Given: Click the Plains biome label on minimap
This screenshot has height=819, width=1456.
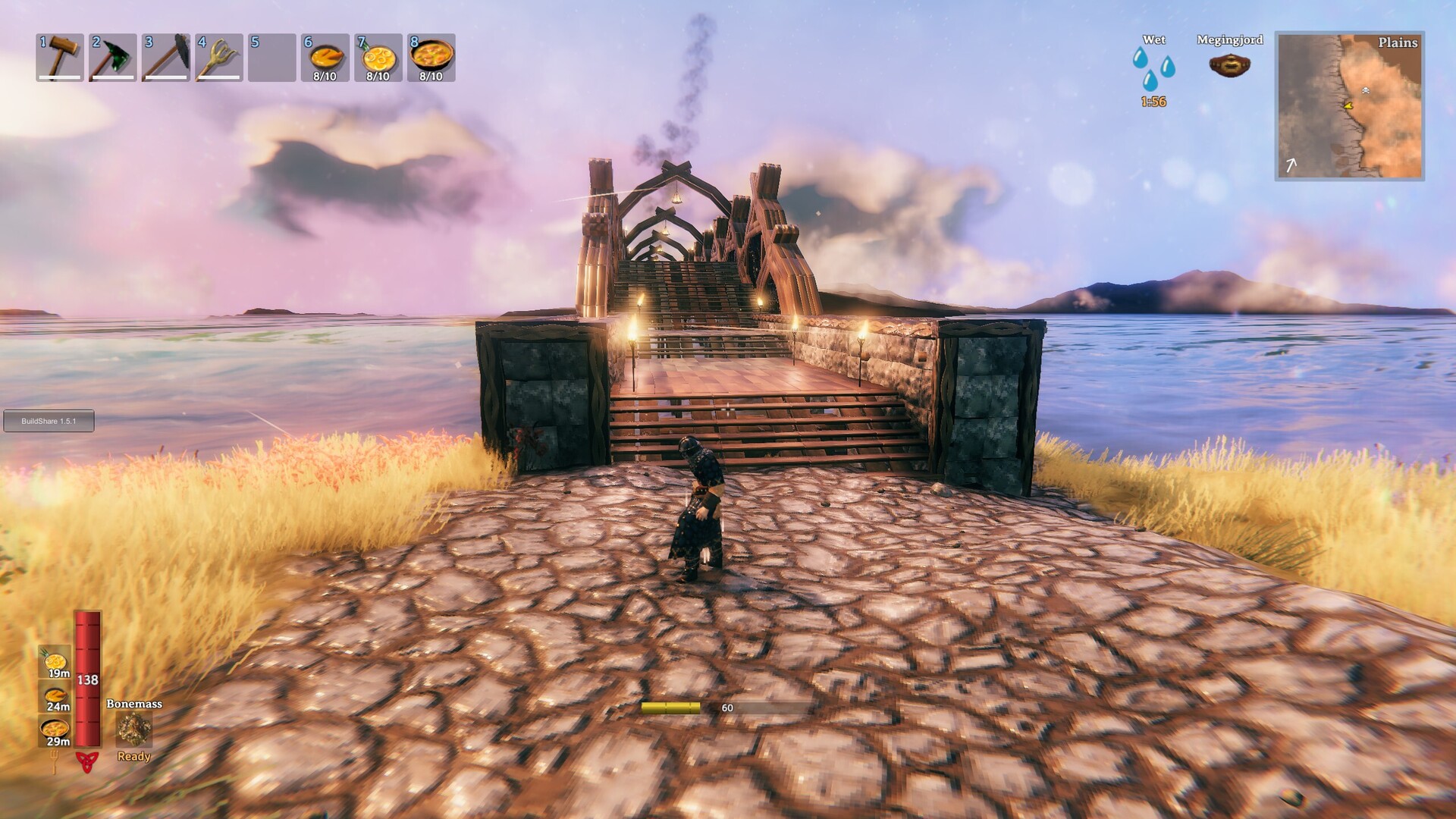Looking at the screenshot, I should (1398, 44).
